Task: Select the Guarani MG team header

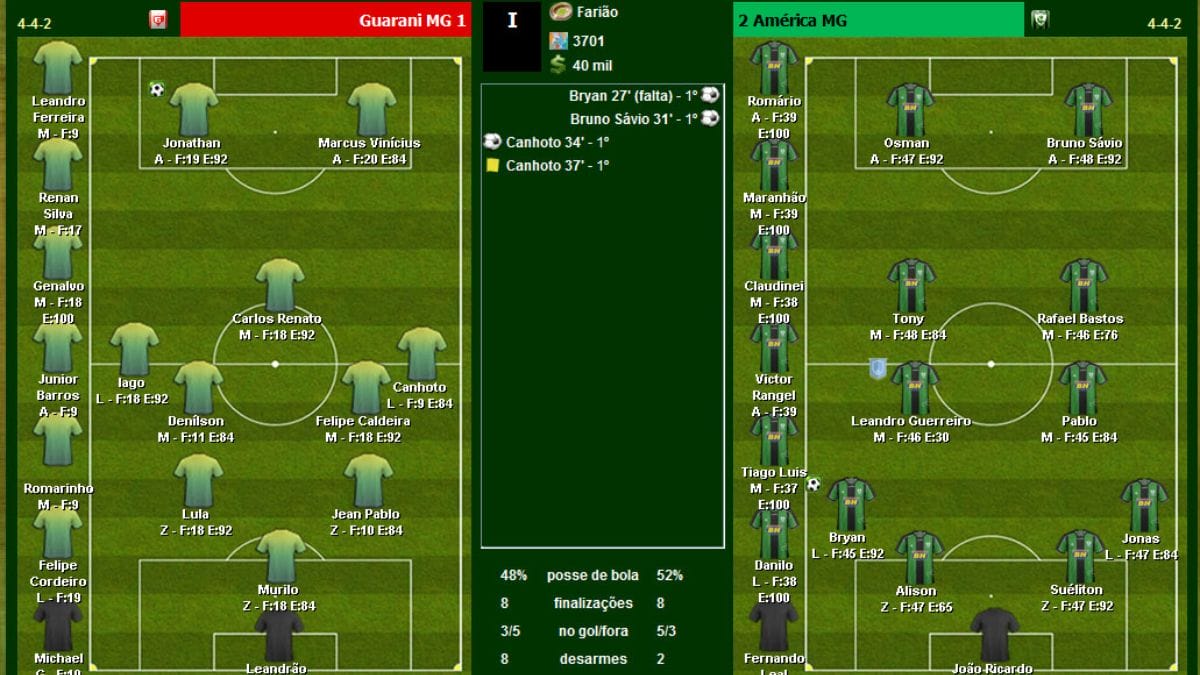Action: [325, 20]
